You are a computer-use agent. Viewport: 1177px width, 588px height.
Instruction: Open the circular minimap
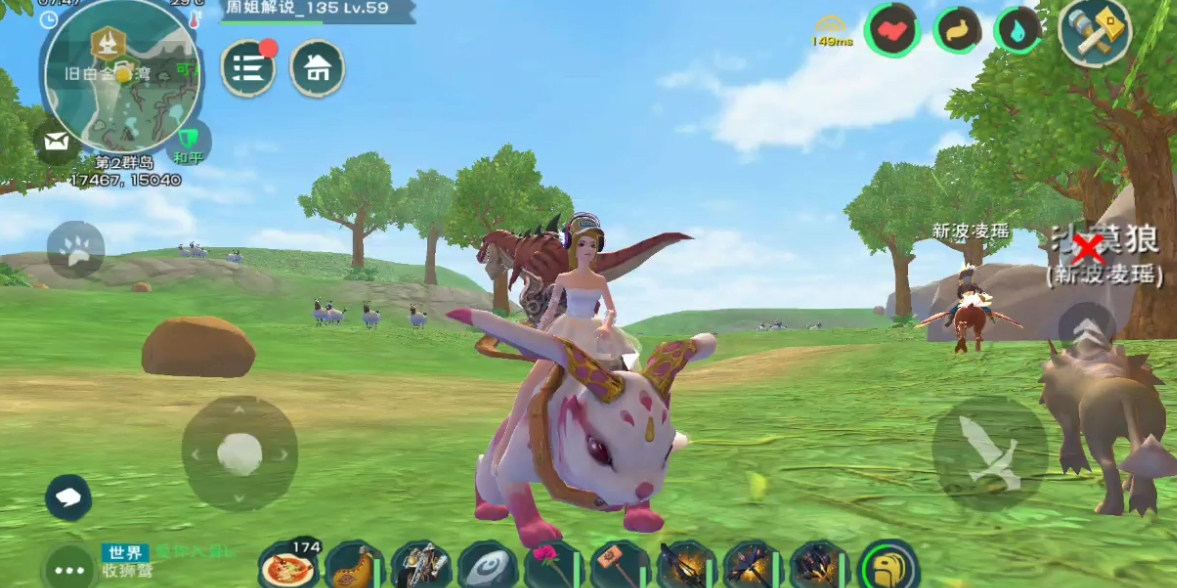(x=122, y=75)
